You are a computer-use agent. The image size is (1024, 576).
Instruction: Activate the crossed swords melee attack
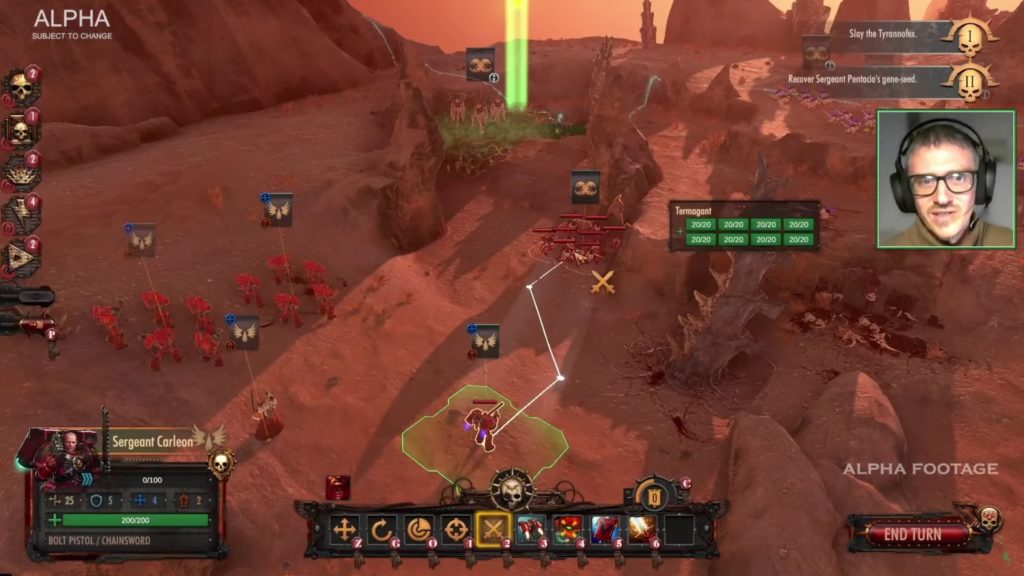(x=493, y=530)
